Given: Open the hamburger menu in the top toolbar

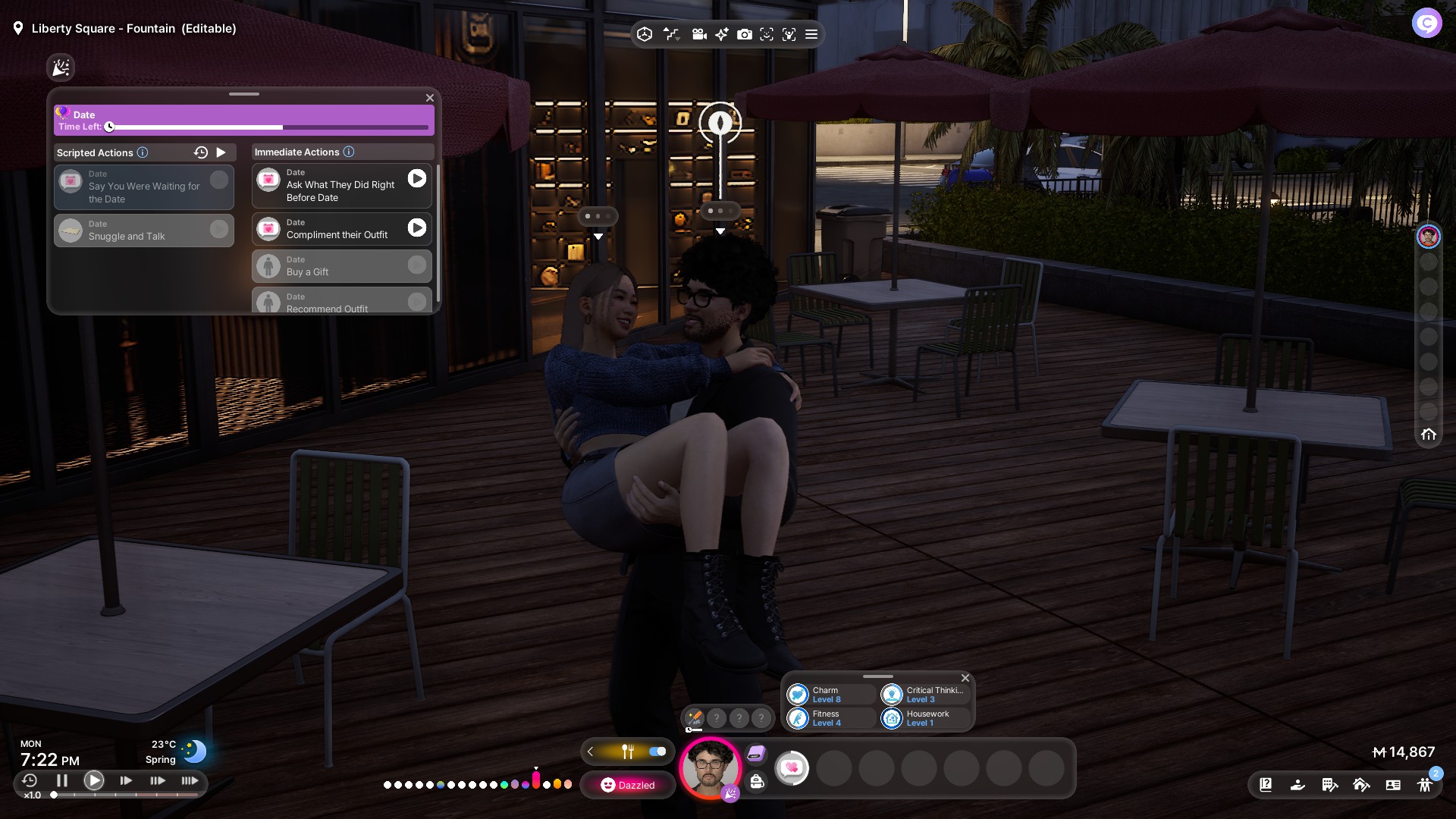Looking at the screenshot, I should click(x=811, y=34).
